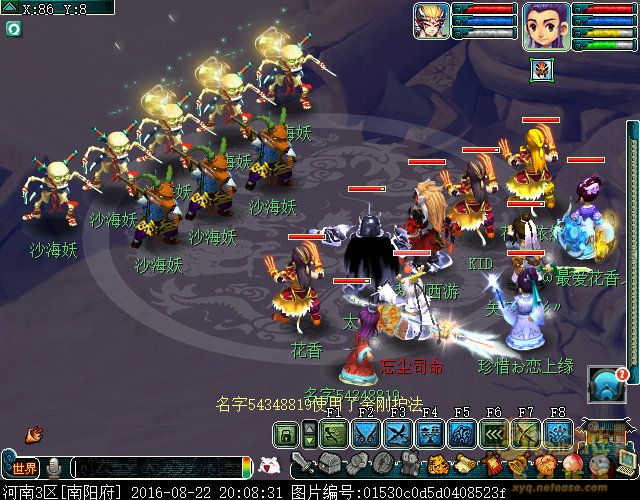Click the mask buff icon under portrait

(540, 70)
